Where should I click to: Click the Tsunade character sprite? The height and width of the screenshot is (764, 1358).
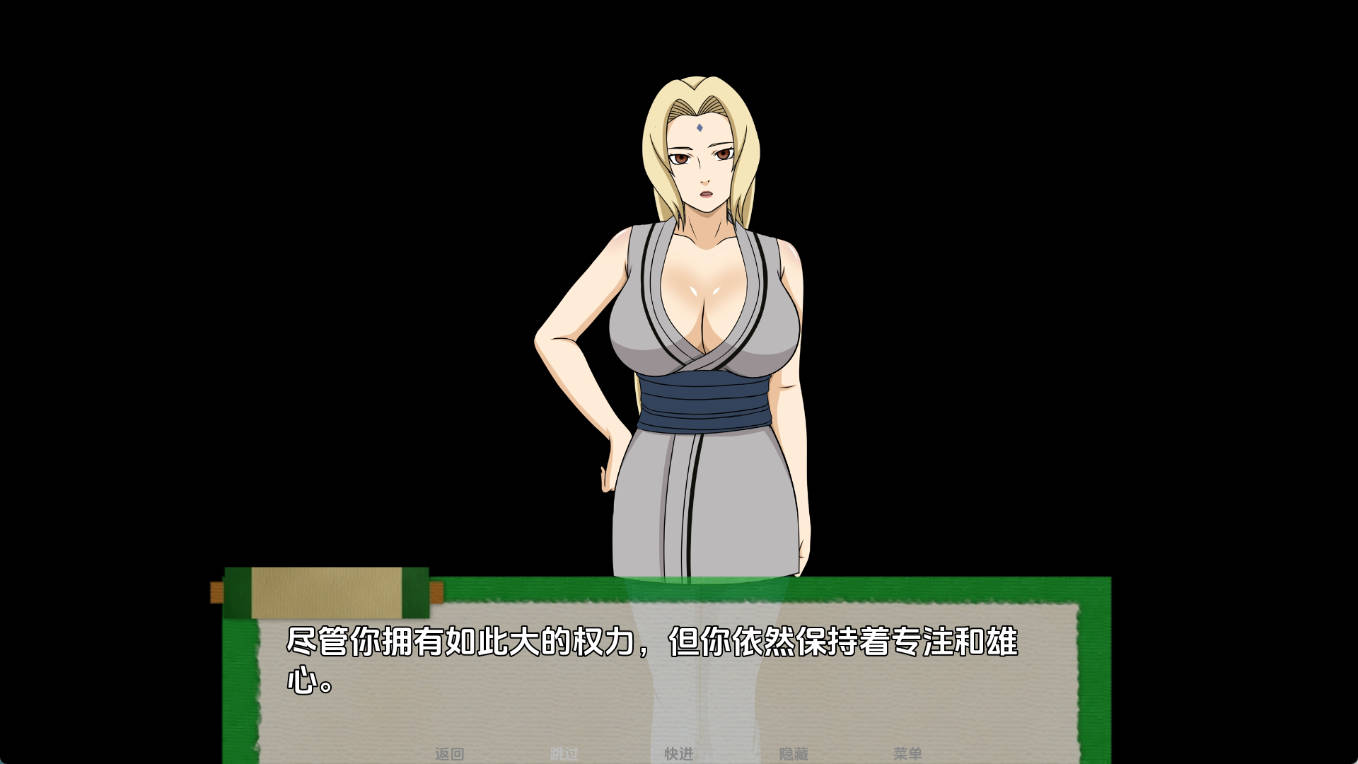[700, 350]
